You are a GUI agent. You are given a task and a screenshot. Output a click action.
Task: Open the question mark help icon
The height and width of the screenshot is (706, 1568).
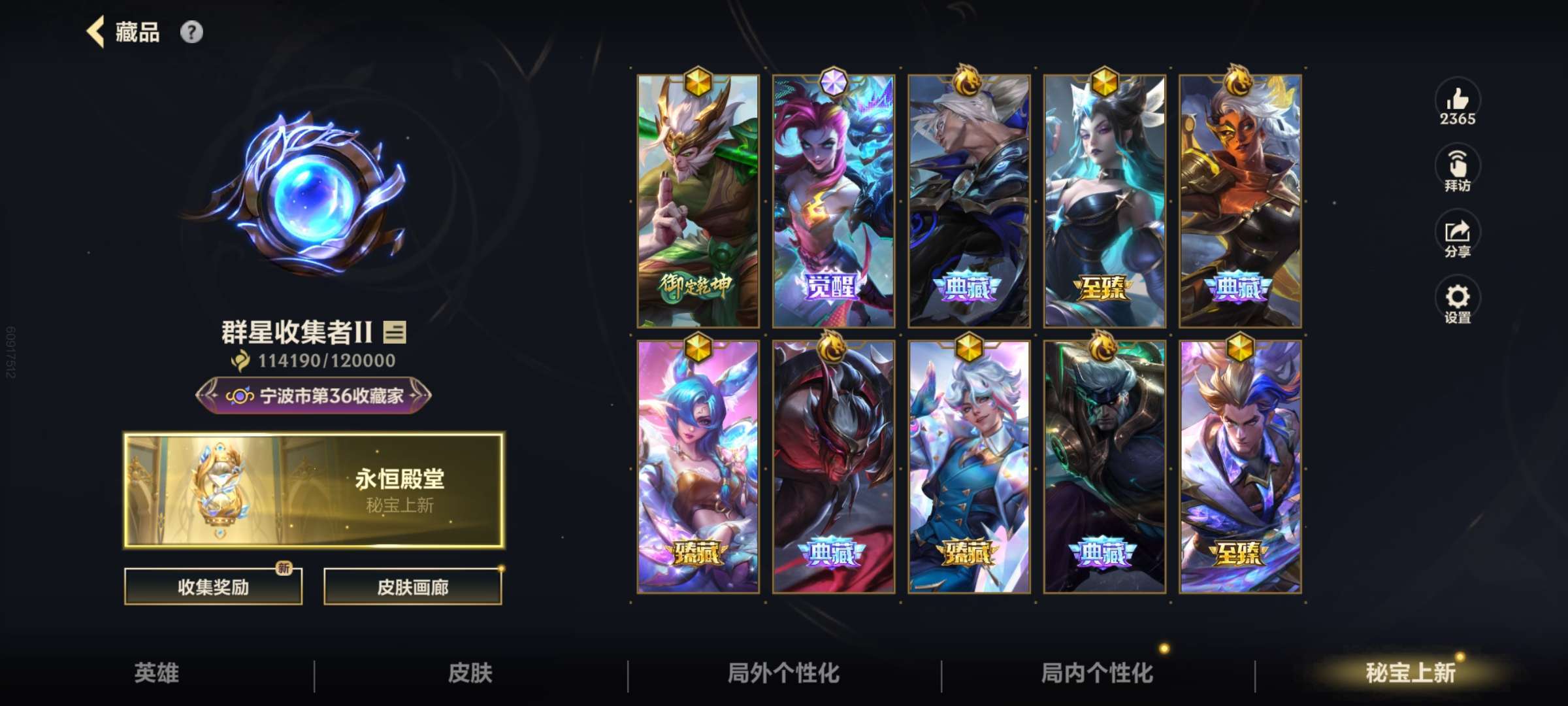click(x=191, y=31)
